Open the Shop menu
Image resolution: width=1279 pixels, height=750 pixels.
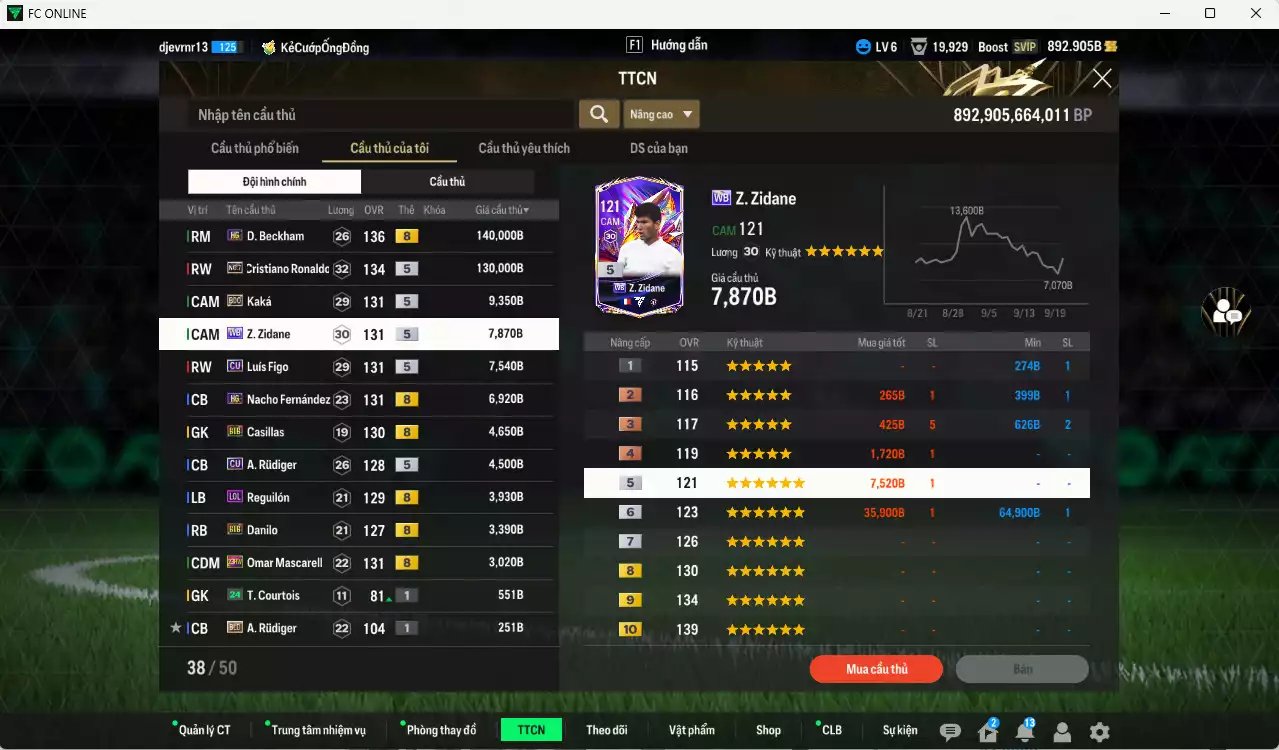coord(768,730)
